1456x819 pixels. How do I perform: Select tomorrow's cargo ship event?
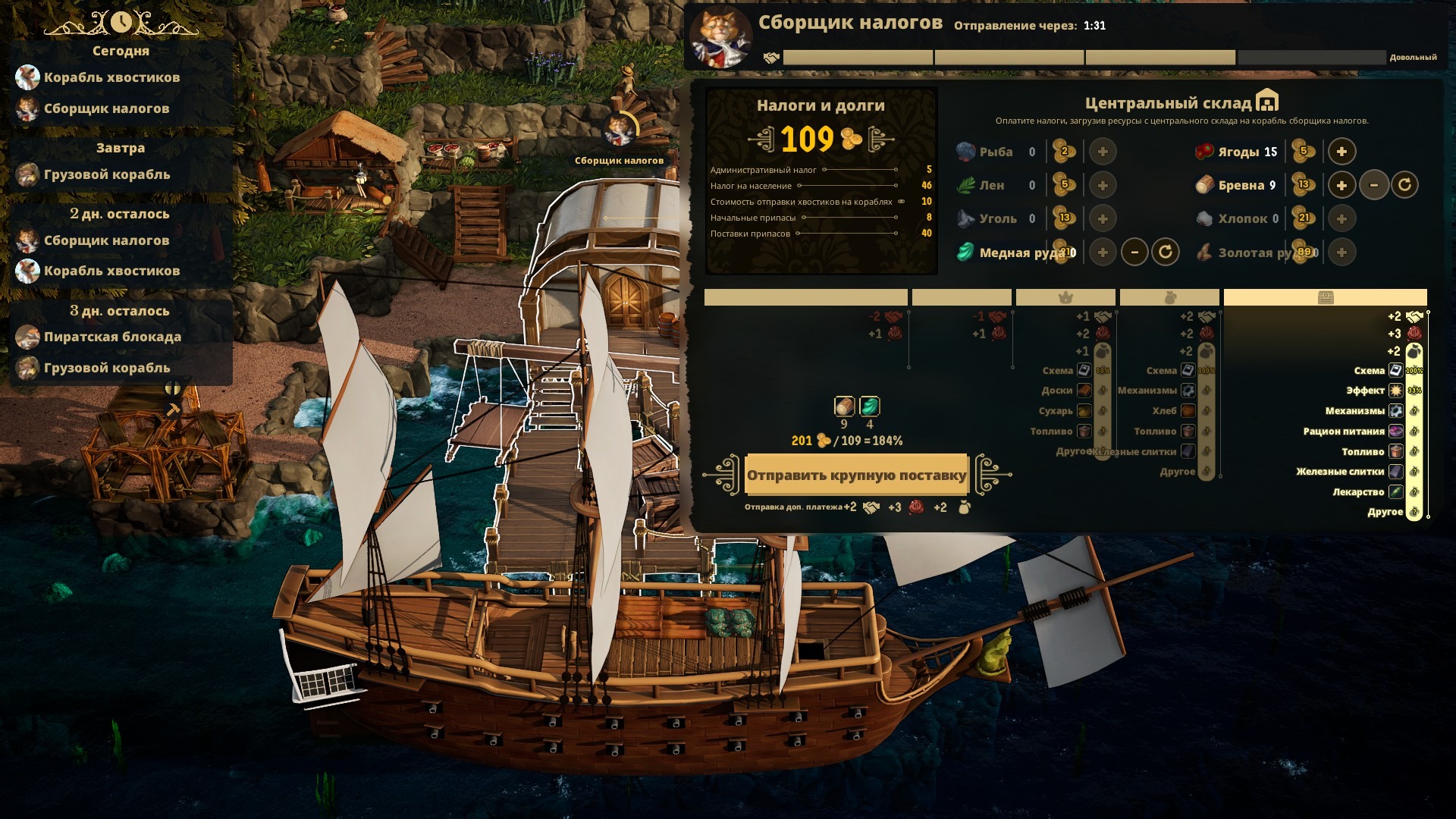106,174
